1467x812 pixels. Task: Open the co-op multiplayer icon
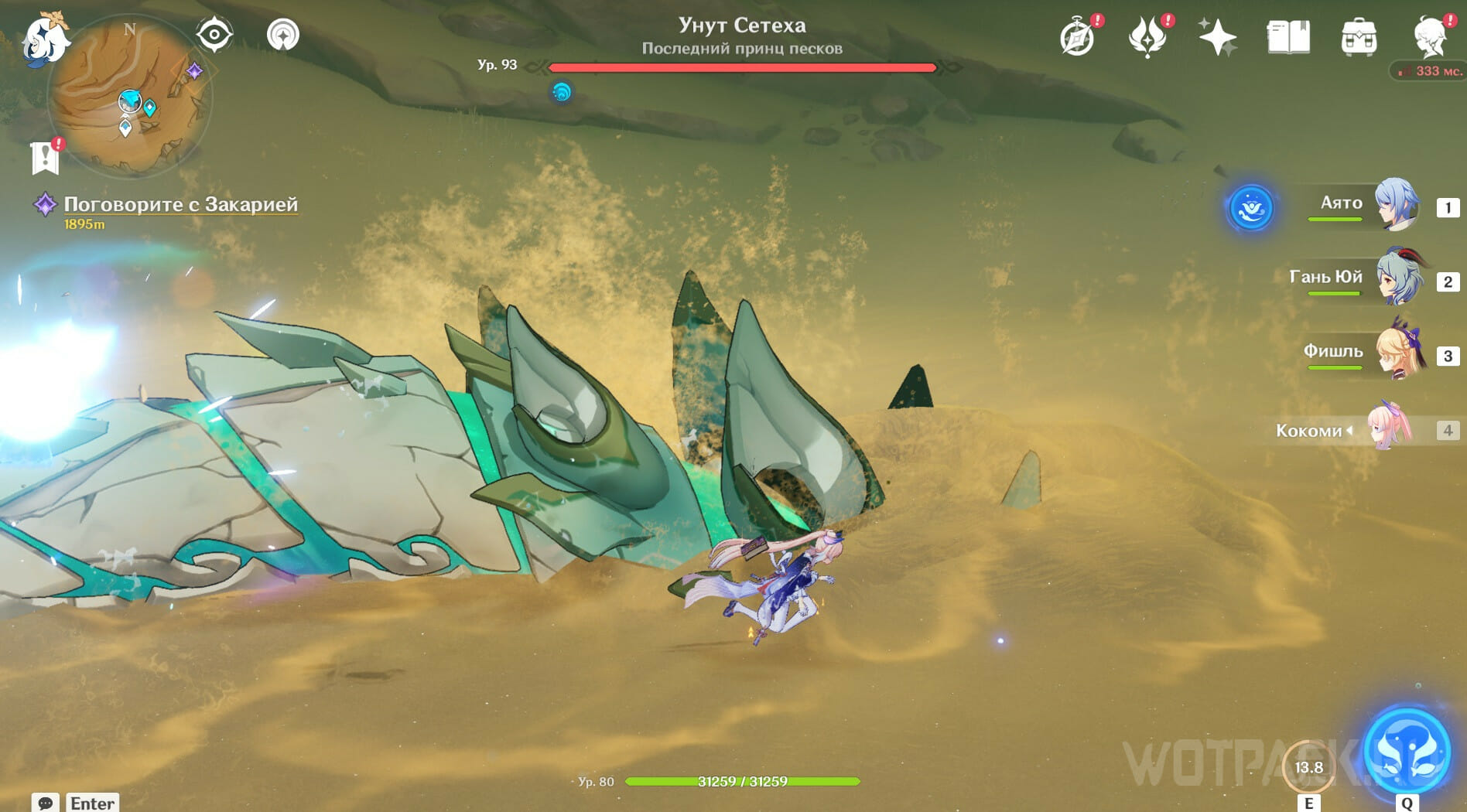pos(283,35)
